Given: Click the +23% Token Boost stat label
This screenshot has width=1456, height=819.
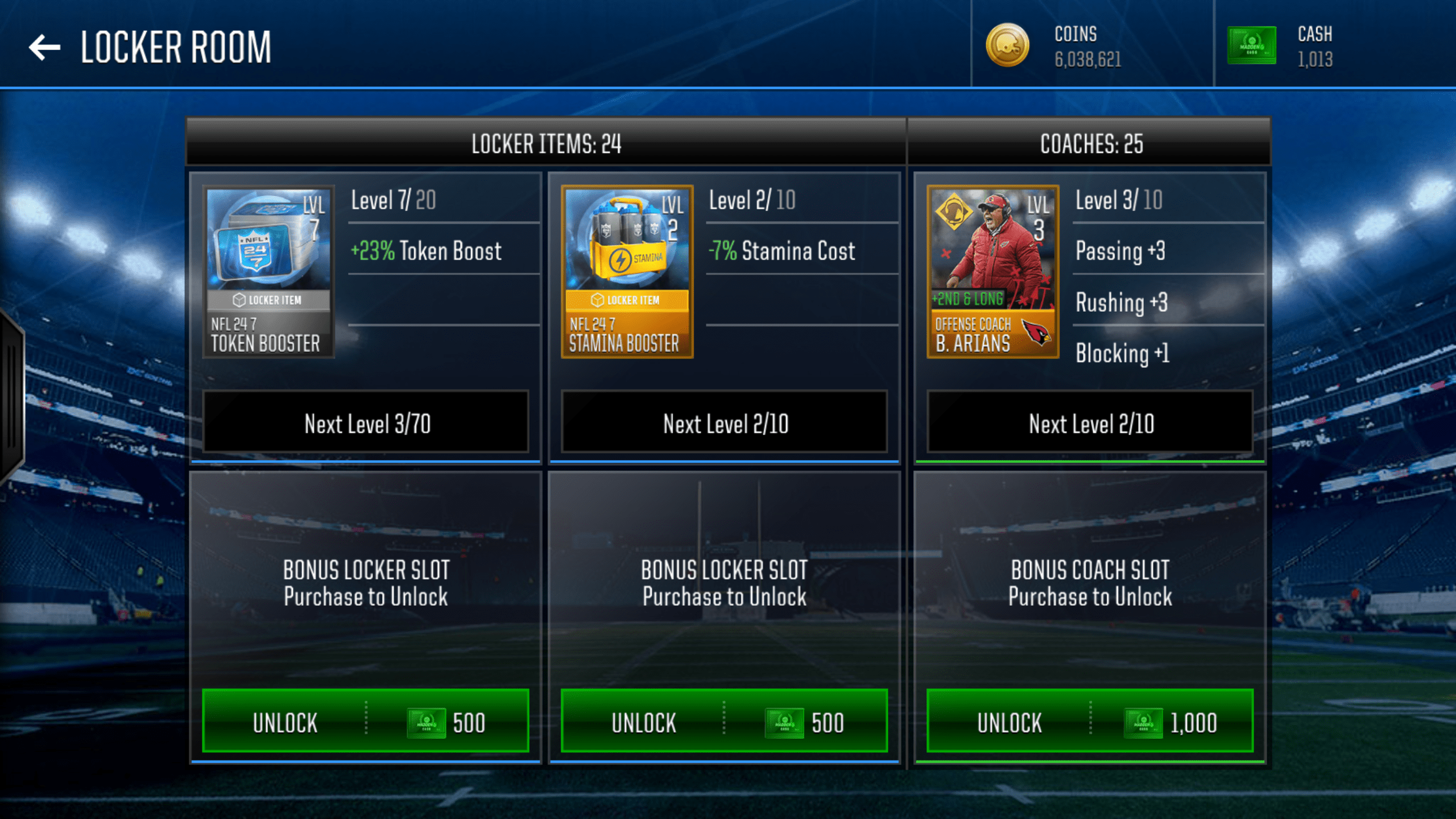Looking at the screenshot, I should click(426, 251).
